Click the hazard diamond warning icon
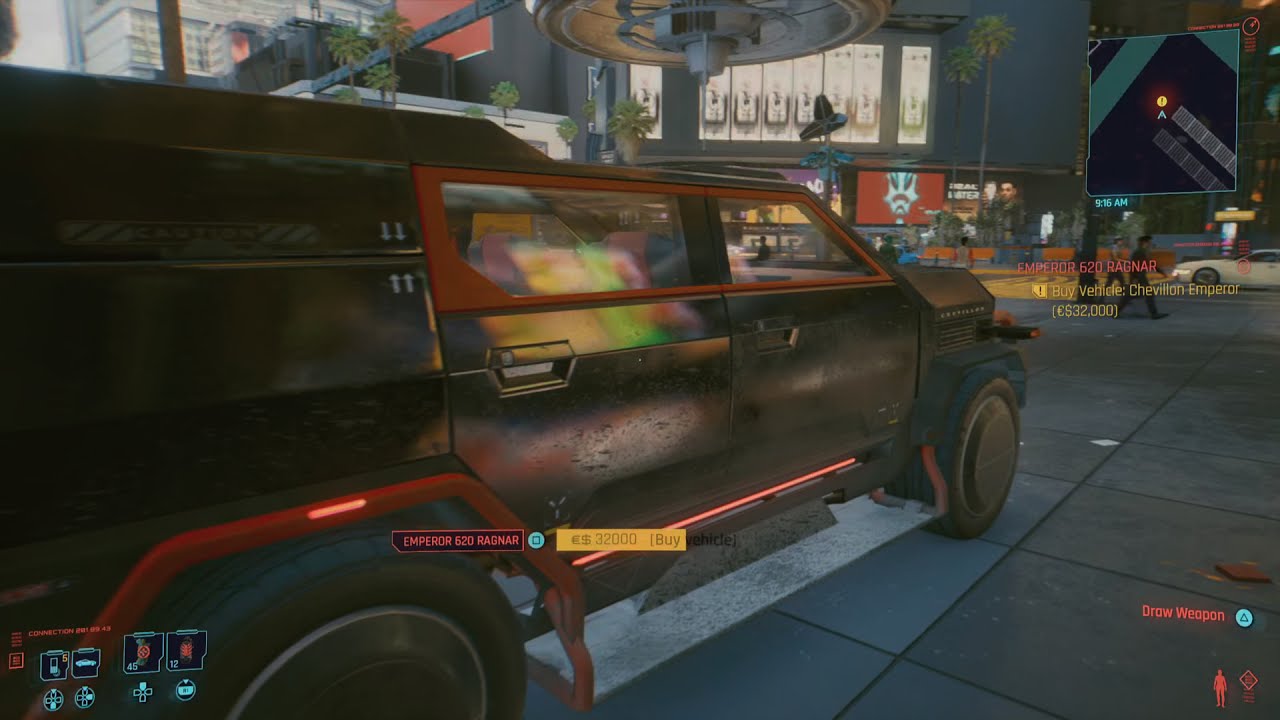The height and width of the screenshot is (720, 1280). coord(1249,679)
